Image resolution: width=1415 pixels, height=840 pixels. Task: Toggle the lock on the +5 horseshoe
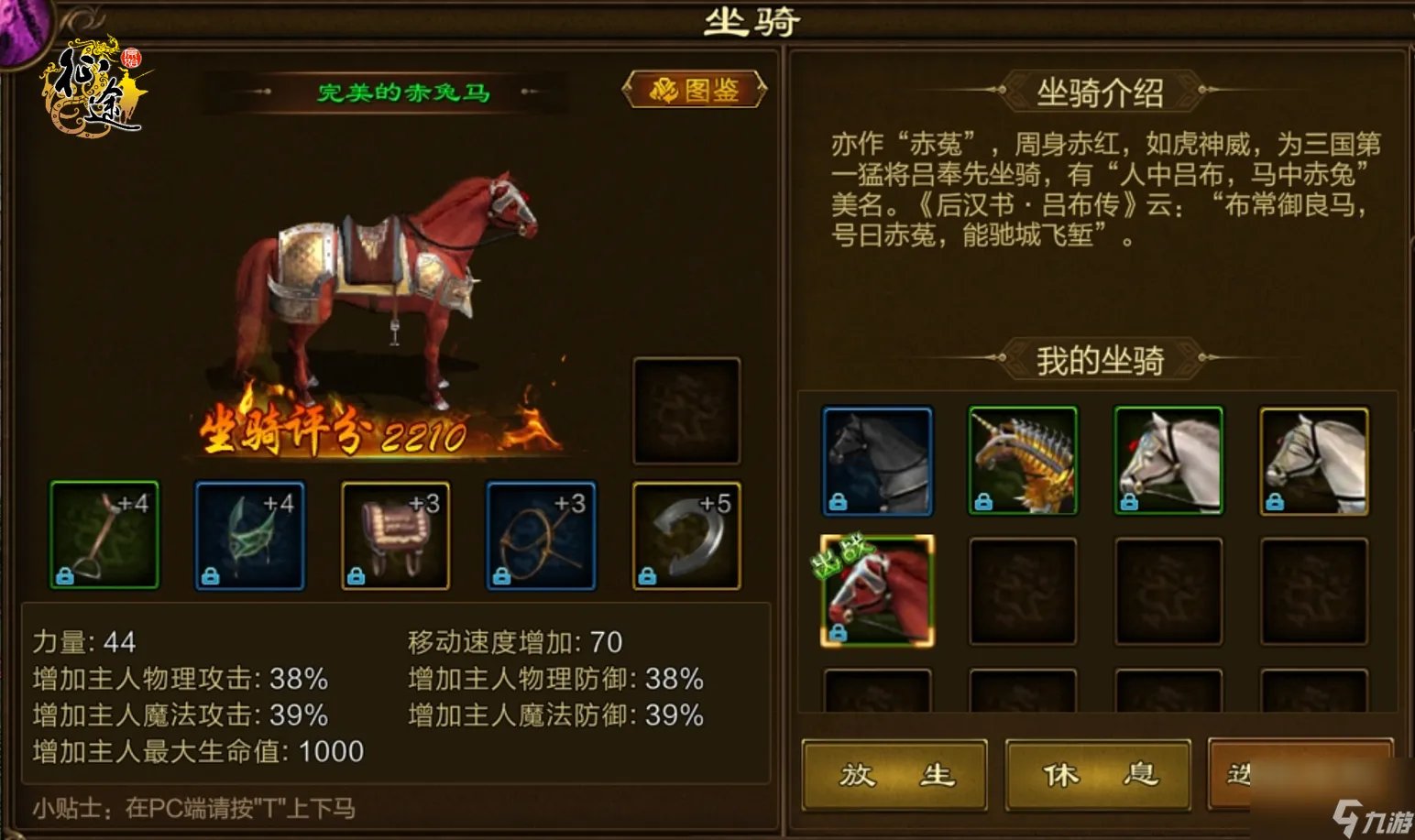pos(647,575)
